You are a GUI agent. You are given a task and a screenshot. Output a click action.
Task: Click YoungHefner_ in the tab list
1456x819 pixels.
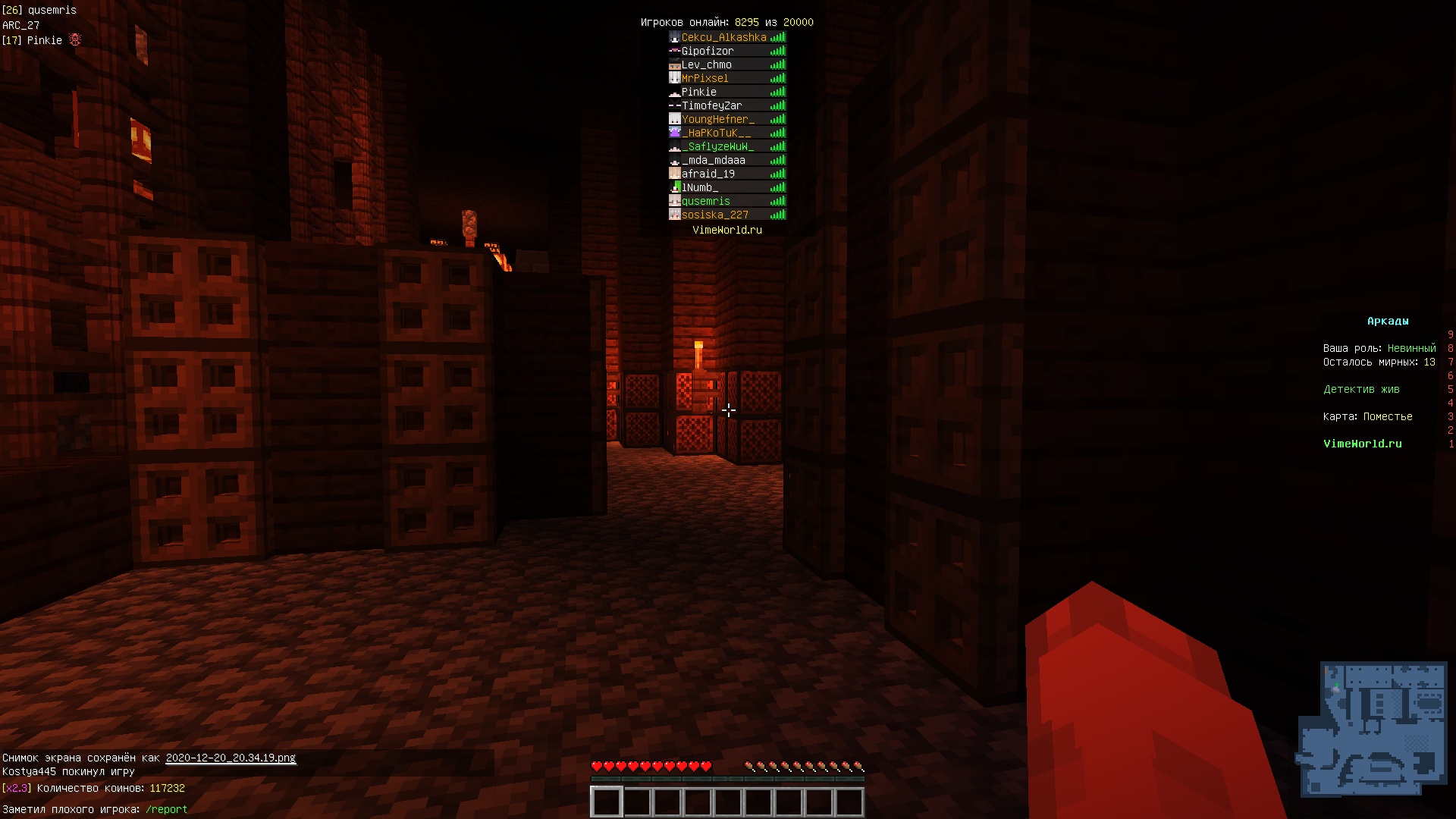pyautogui.click(x=717, y=119)
